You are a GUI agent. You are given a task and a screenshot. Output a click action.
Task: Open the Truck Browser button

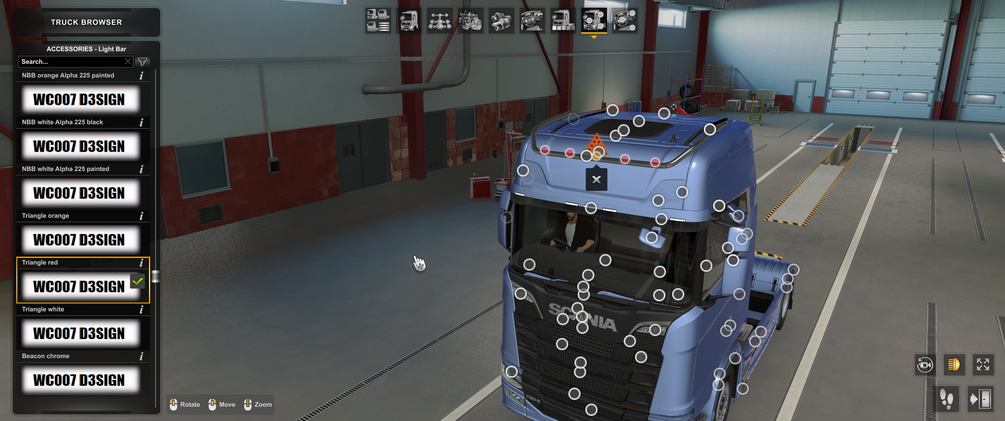click(86, 22)
